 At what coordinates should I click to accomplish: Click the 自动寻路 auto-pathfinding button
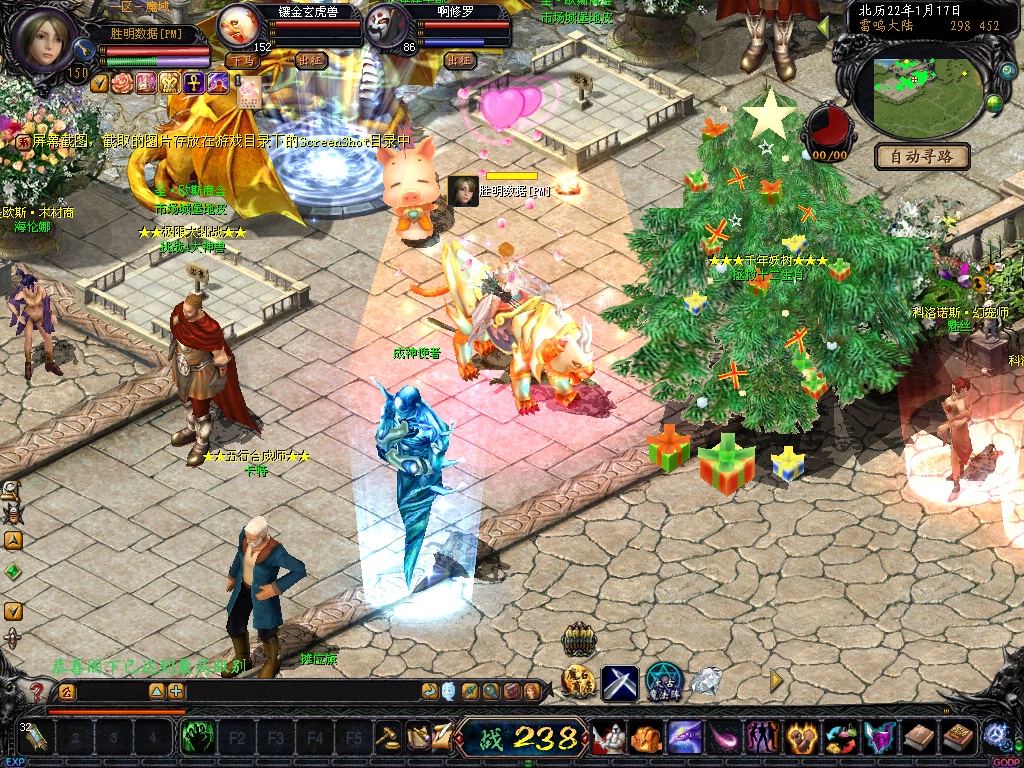(x=922, y=156)
